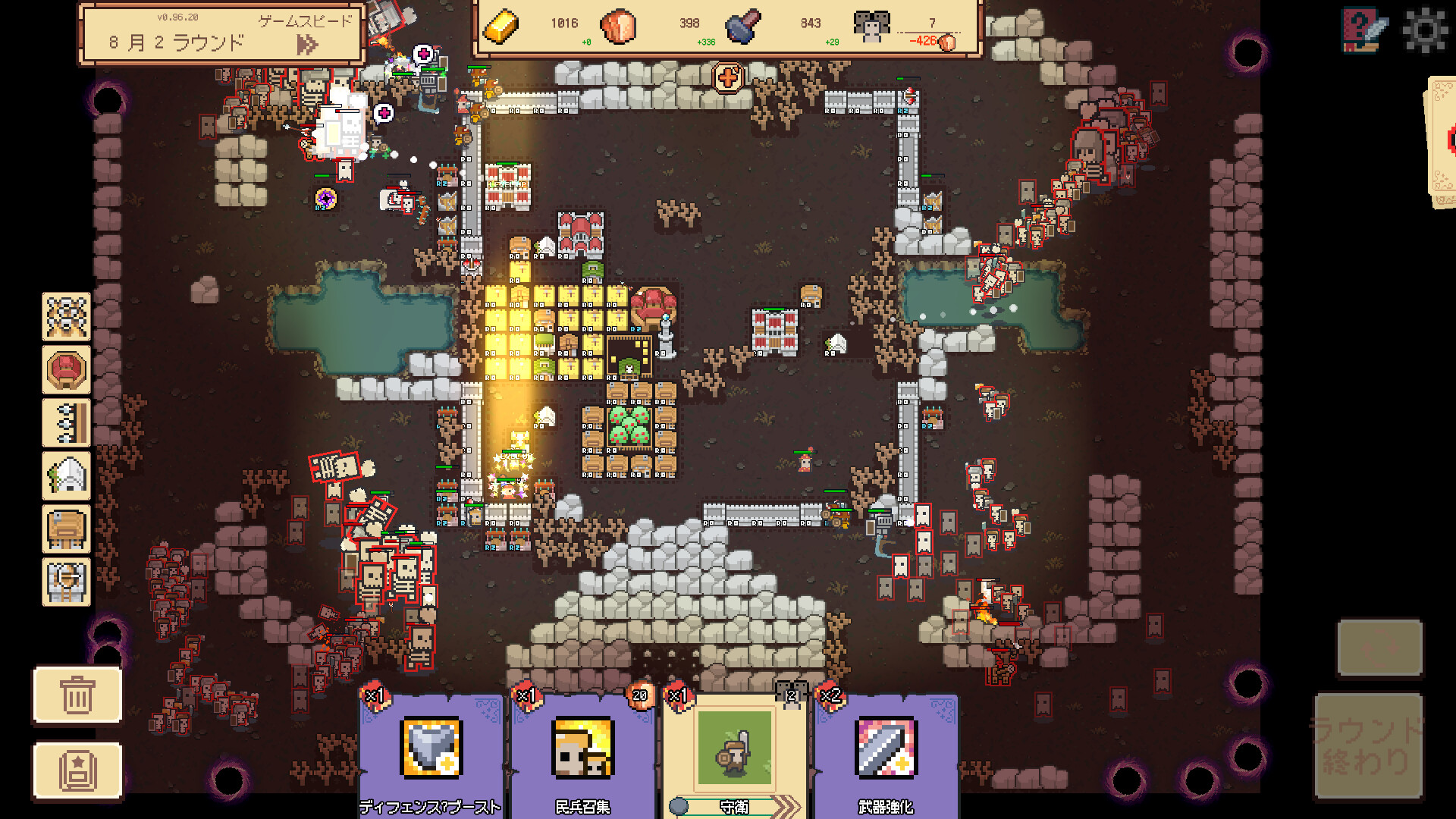Click the orange plus badge on the wall

click(x=728, y=77)
